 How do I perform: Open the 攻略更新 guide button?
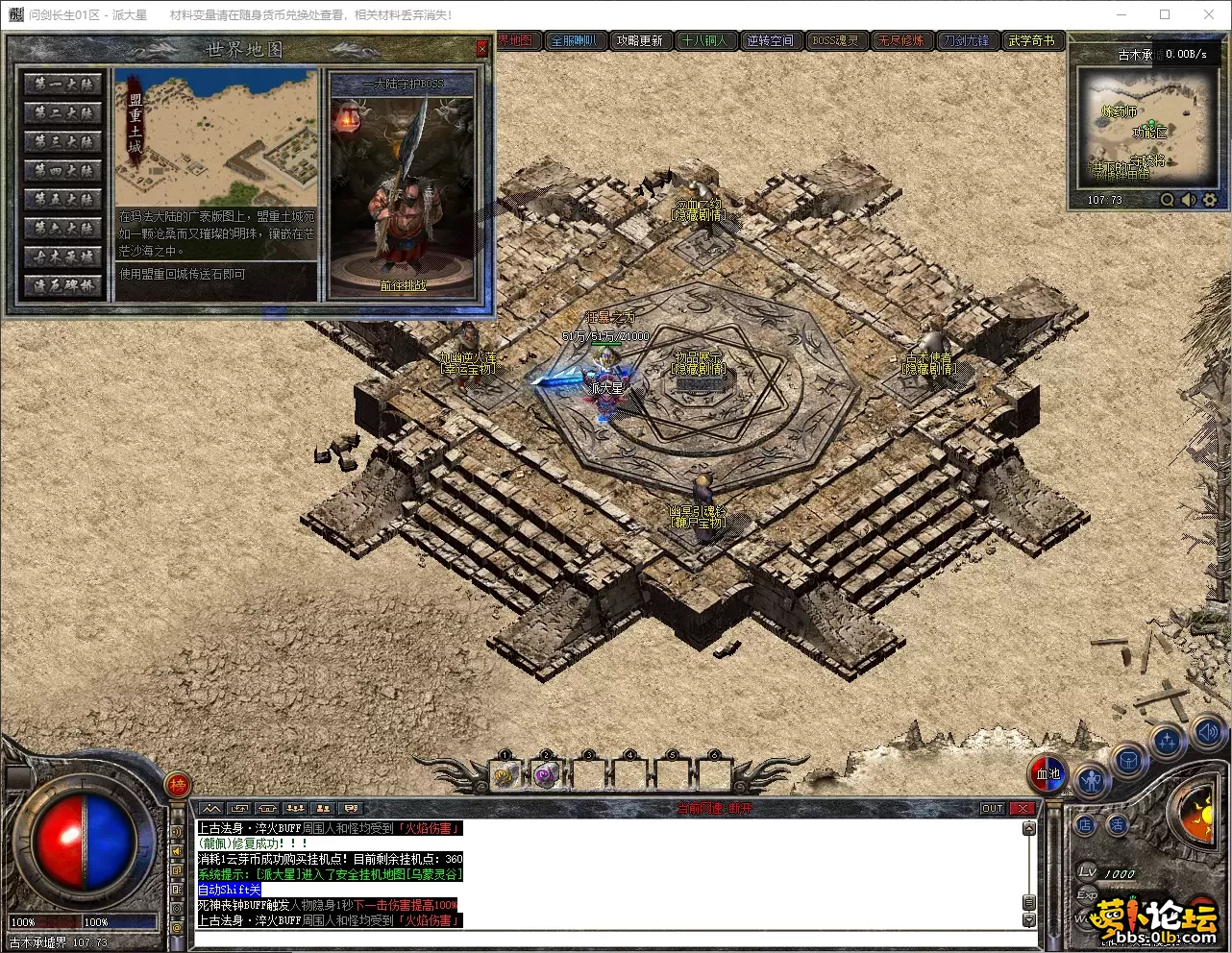pyautogui.click(x=639, y=40)
